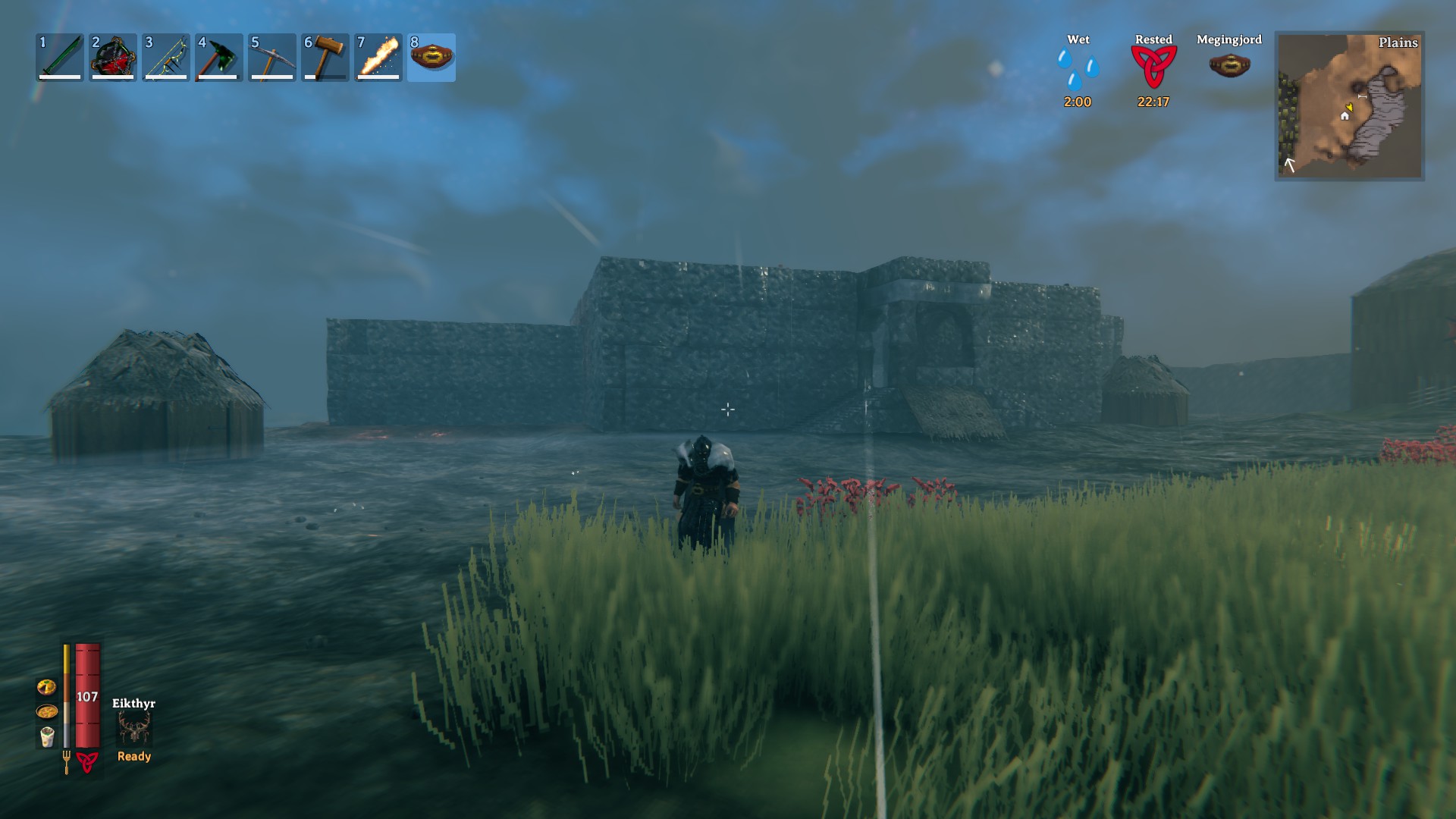1456x819 pixels.
Task: Select the bow in hotbar slot 3
Action: click(165, 57)
